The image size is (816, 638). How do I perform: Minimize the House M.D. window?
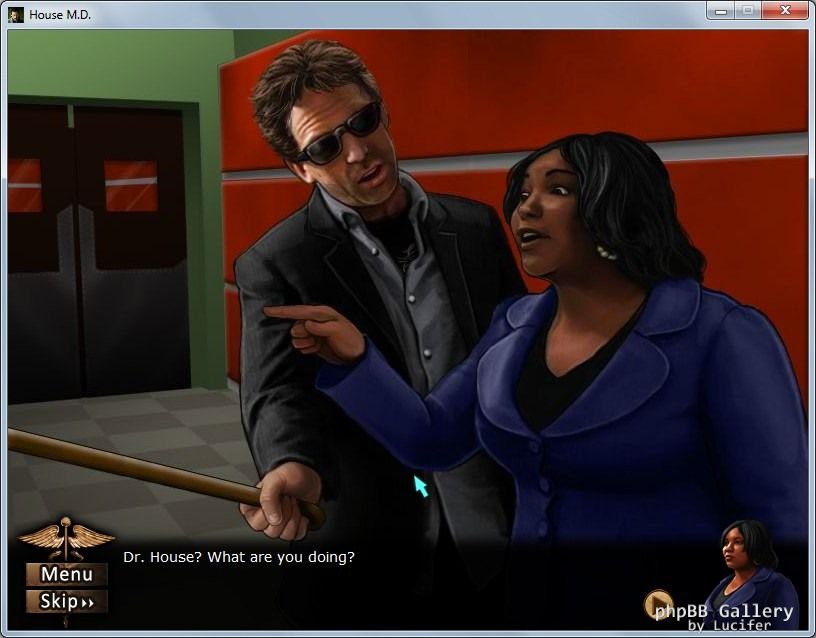tap(720, 11)
